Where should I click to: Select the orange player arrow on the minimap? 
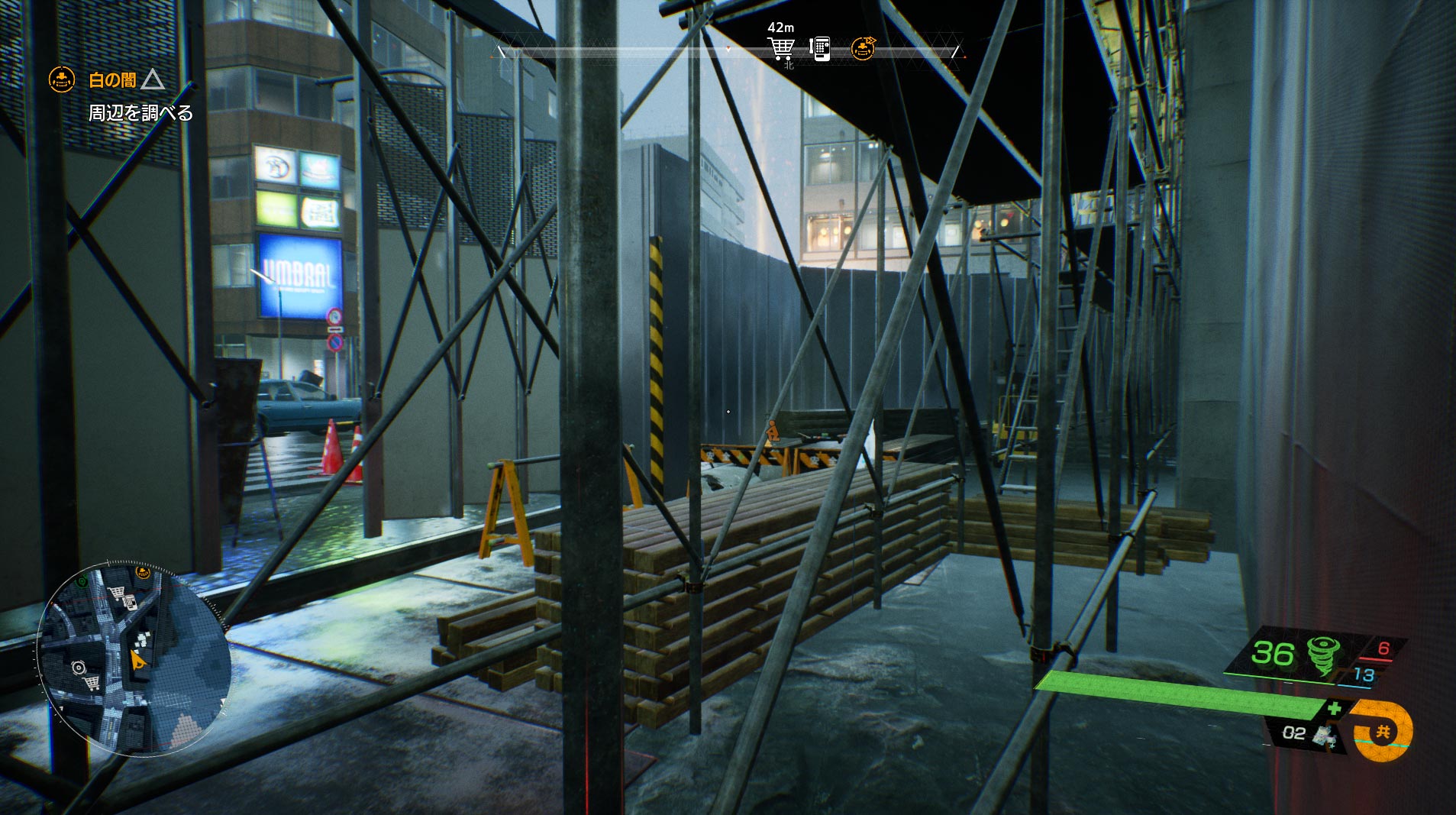(138, 660)
